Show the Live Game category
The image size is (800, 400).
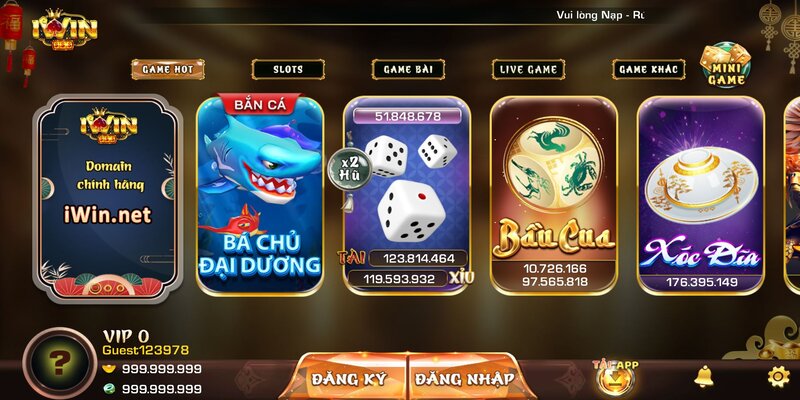click(527, 69)
